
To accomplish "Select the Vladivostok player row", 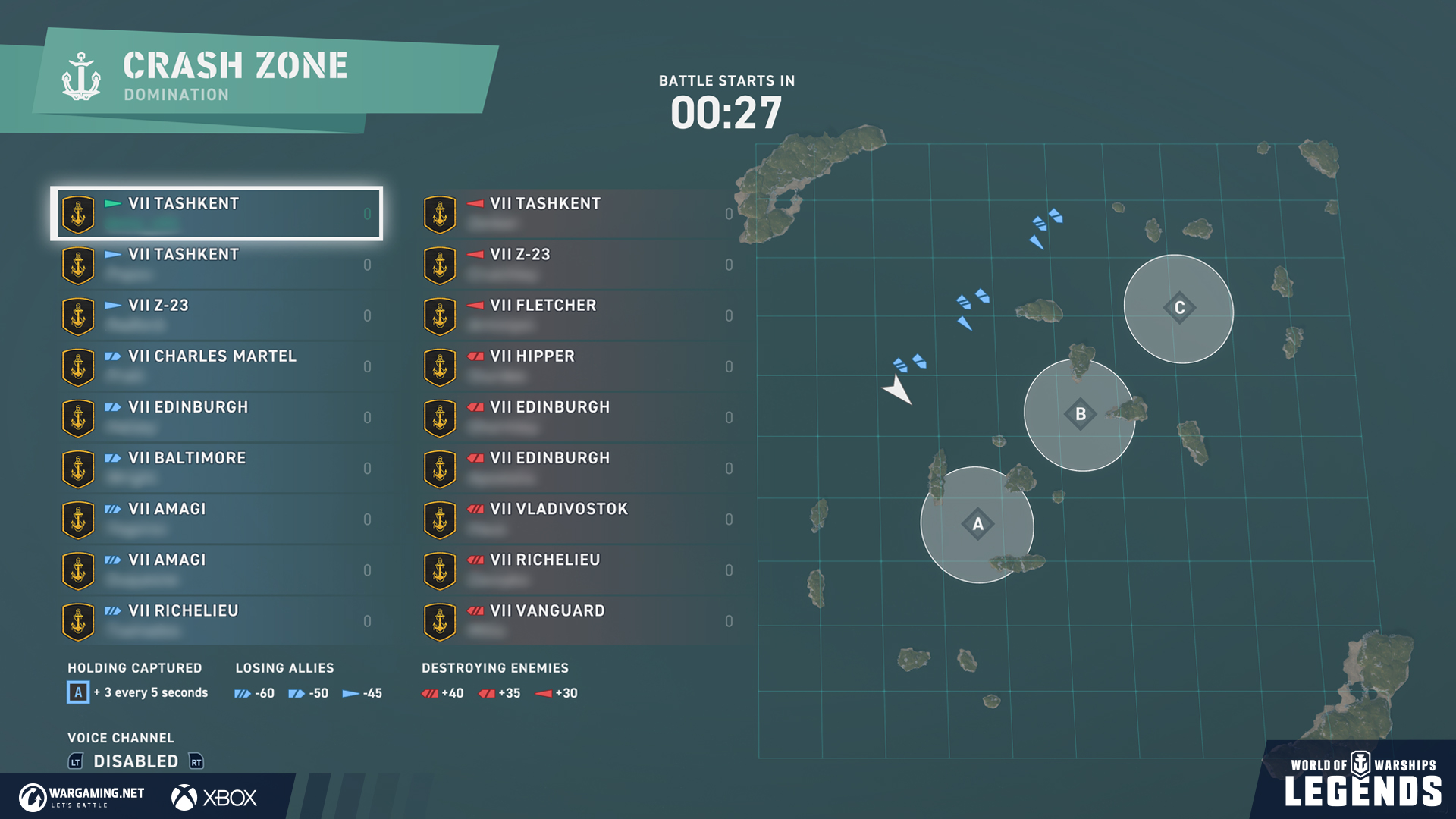I will click(578, 519).
